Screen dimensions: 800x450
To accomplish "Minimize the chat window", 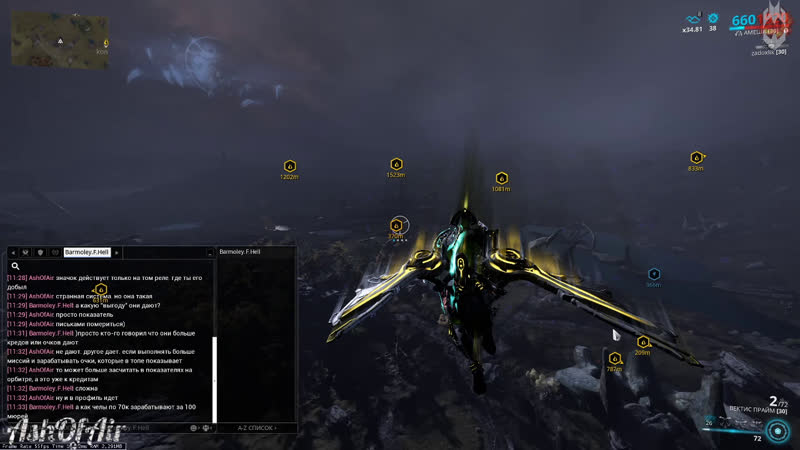I will (210, 253).
